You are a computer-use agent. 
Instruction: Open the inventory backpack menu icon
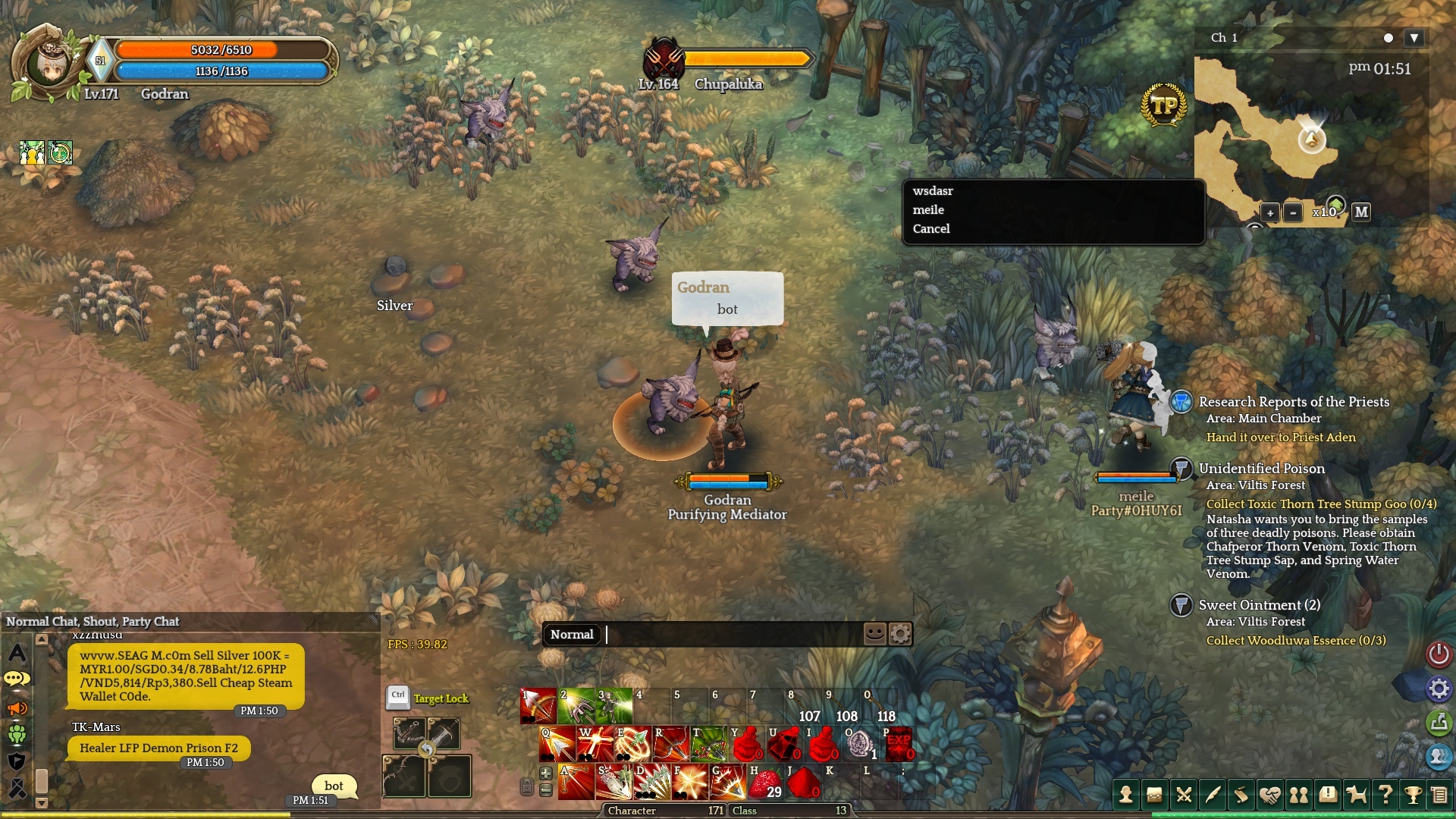tap(1154, 795)
